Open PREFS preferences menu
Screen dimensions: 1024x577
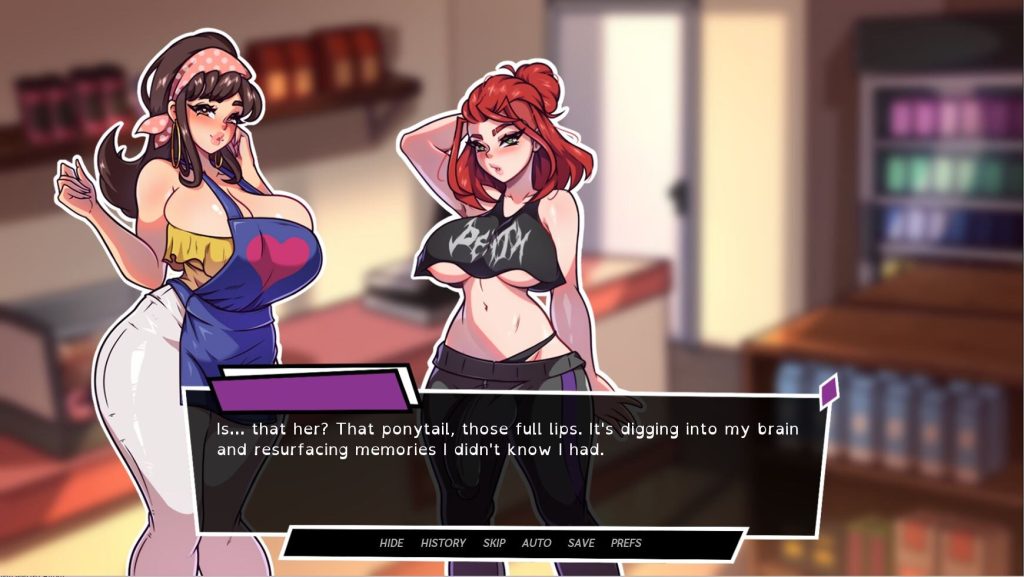coord(626,543)
